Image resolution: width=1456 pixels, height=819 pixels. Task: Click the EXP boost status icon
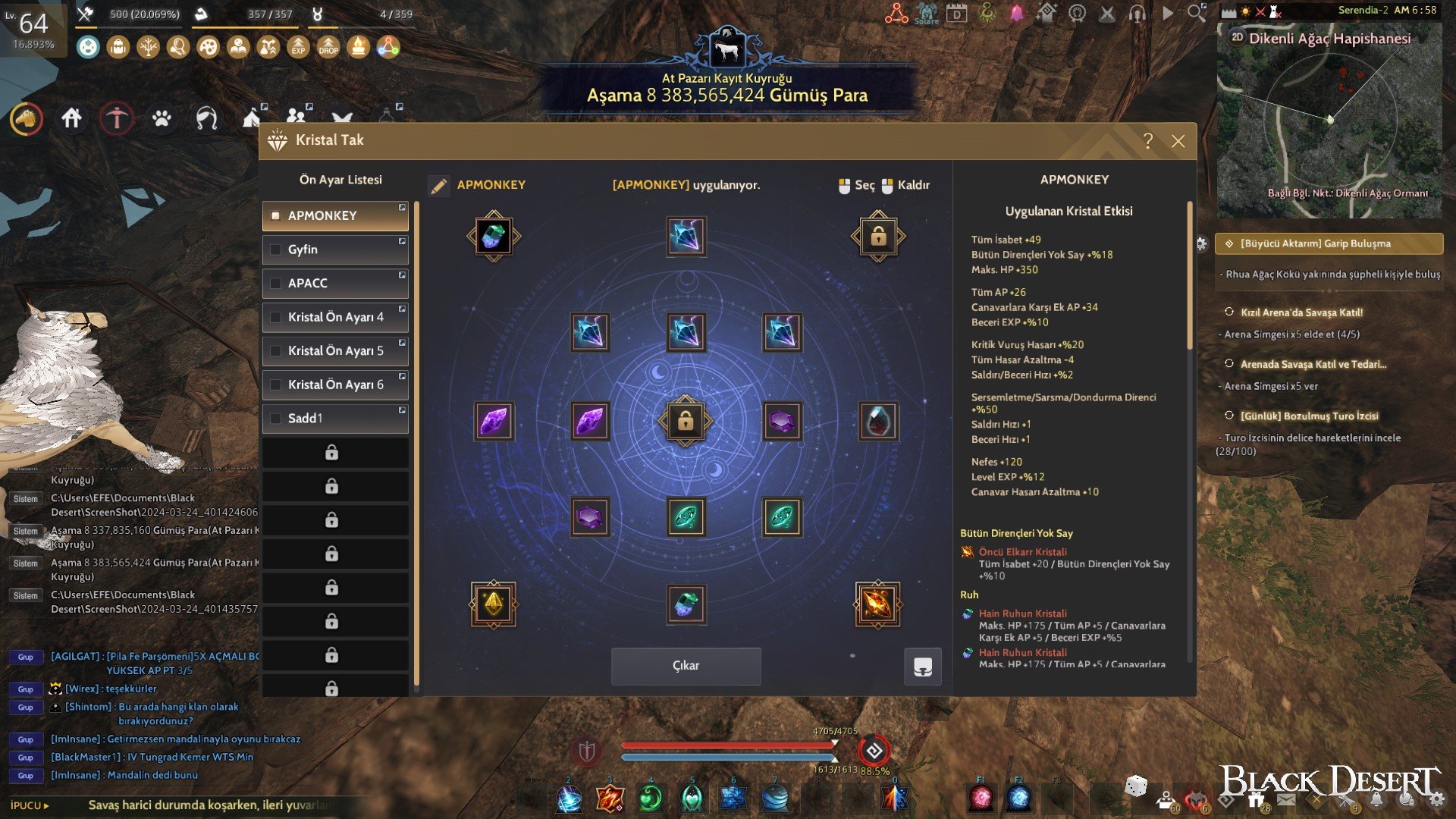(298, 47)
